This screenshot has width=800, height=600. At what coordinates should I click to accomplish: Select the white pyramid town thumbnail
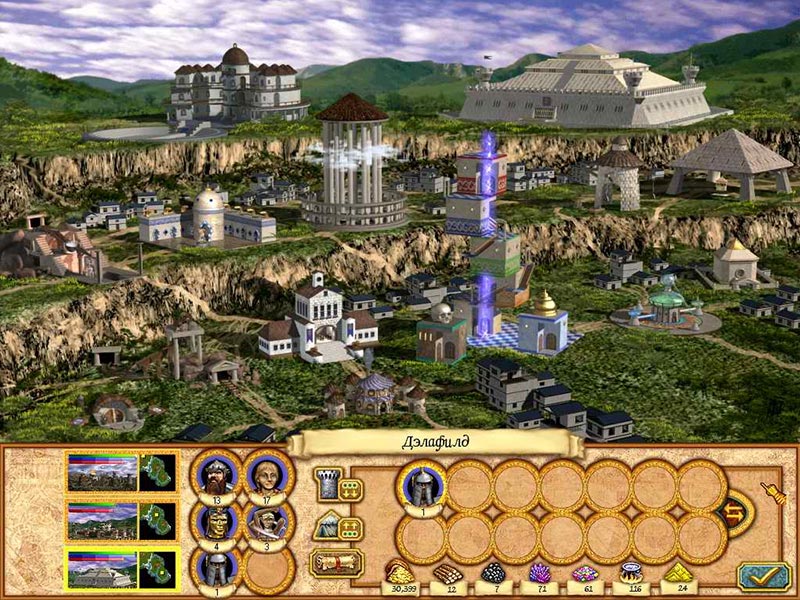pyautogui.click(x=100, y=570)
